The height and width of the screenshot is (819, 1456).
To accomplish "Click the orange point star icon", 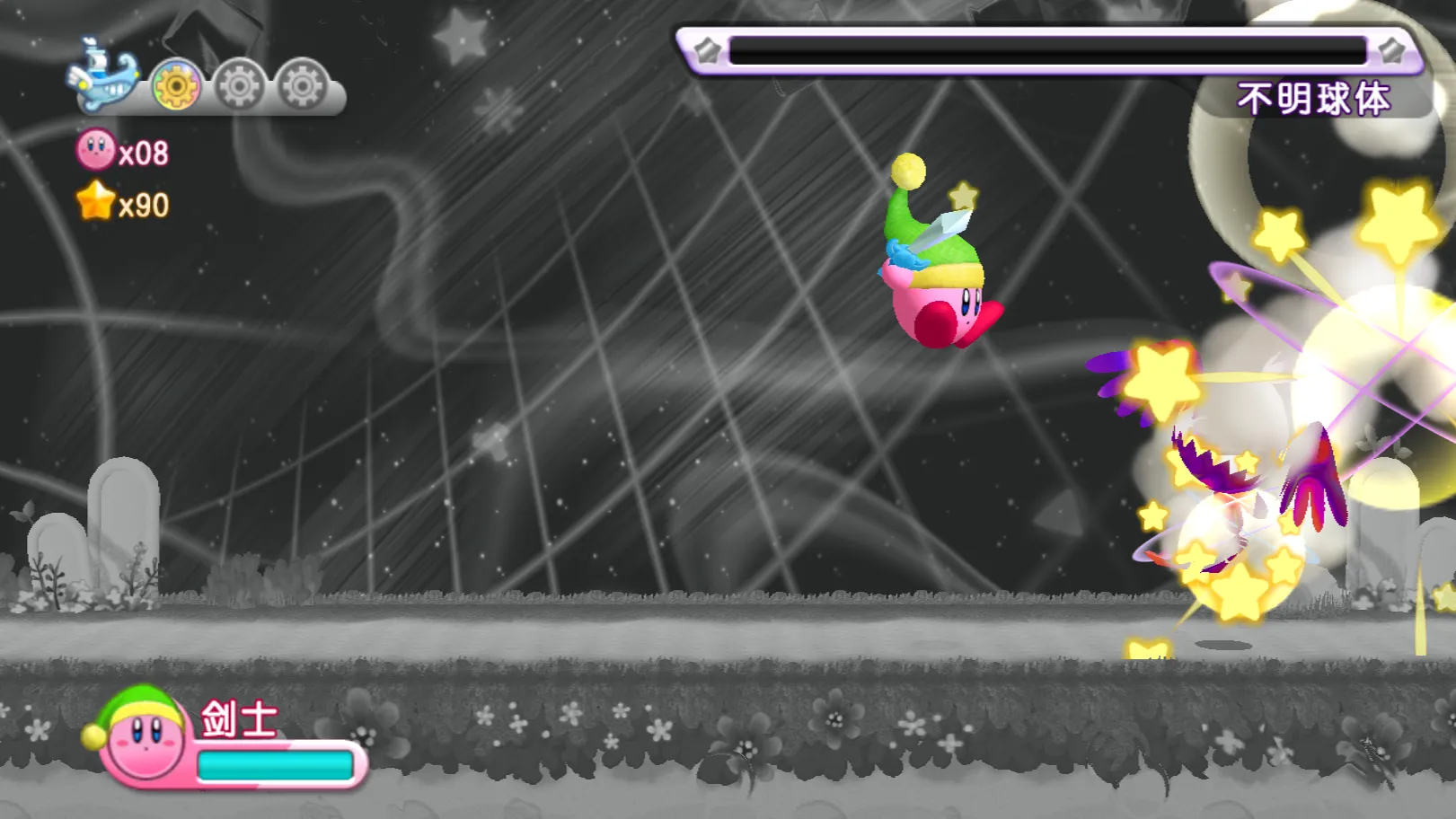I will [x=96, y=201].
